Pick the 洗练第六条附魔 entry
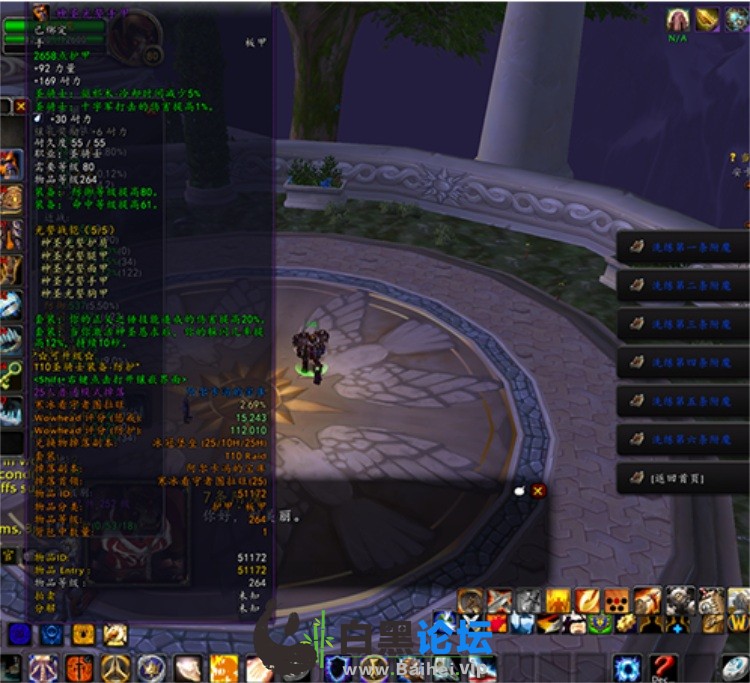Screen dimensions: 750x683 coord(683,439)
